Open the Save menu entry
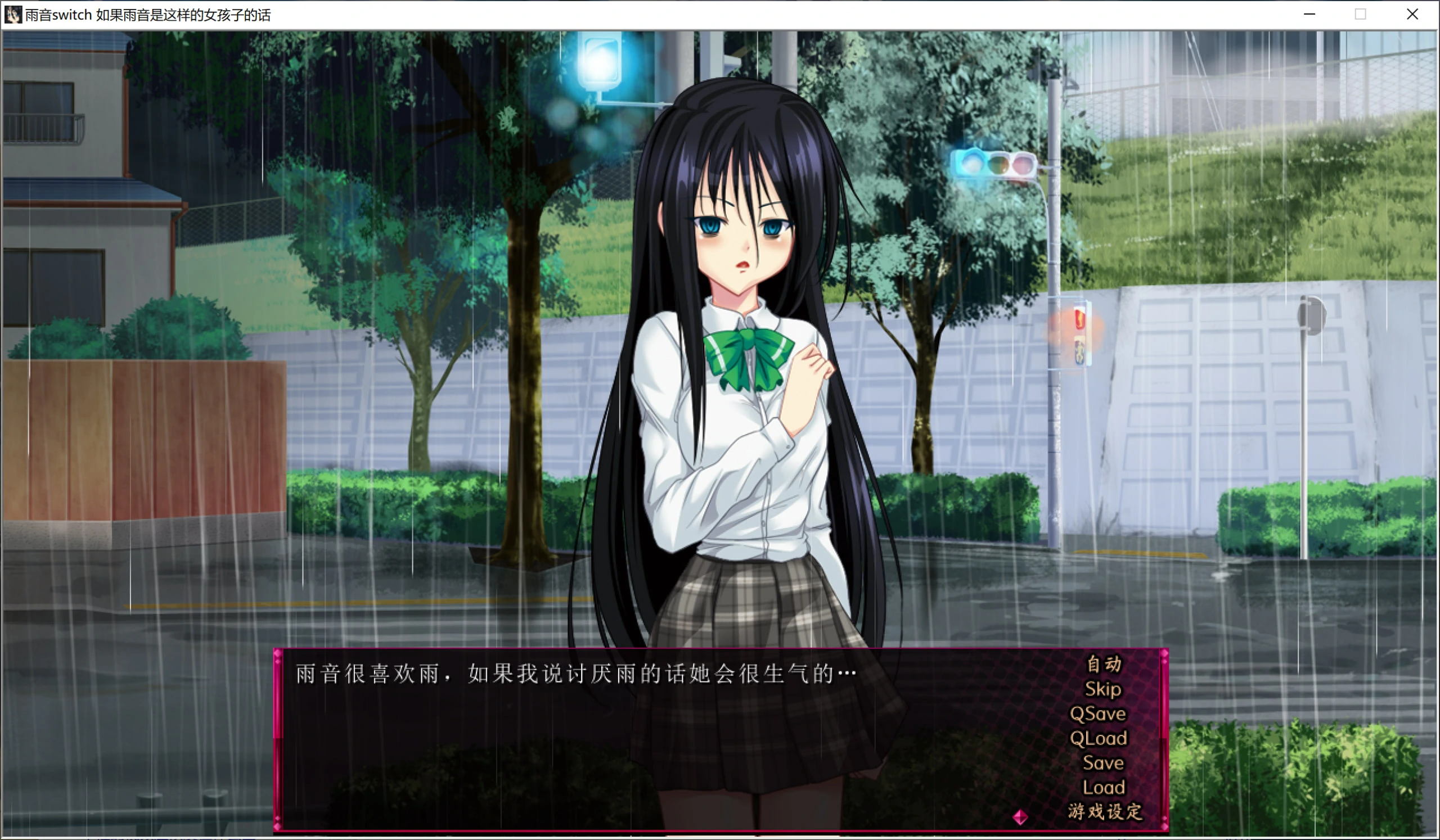This screenshot has width=1440, height=840. click(1104, 762)
